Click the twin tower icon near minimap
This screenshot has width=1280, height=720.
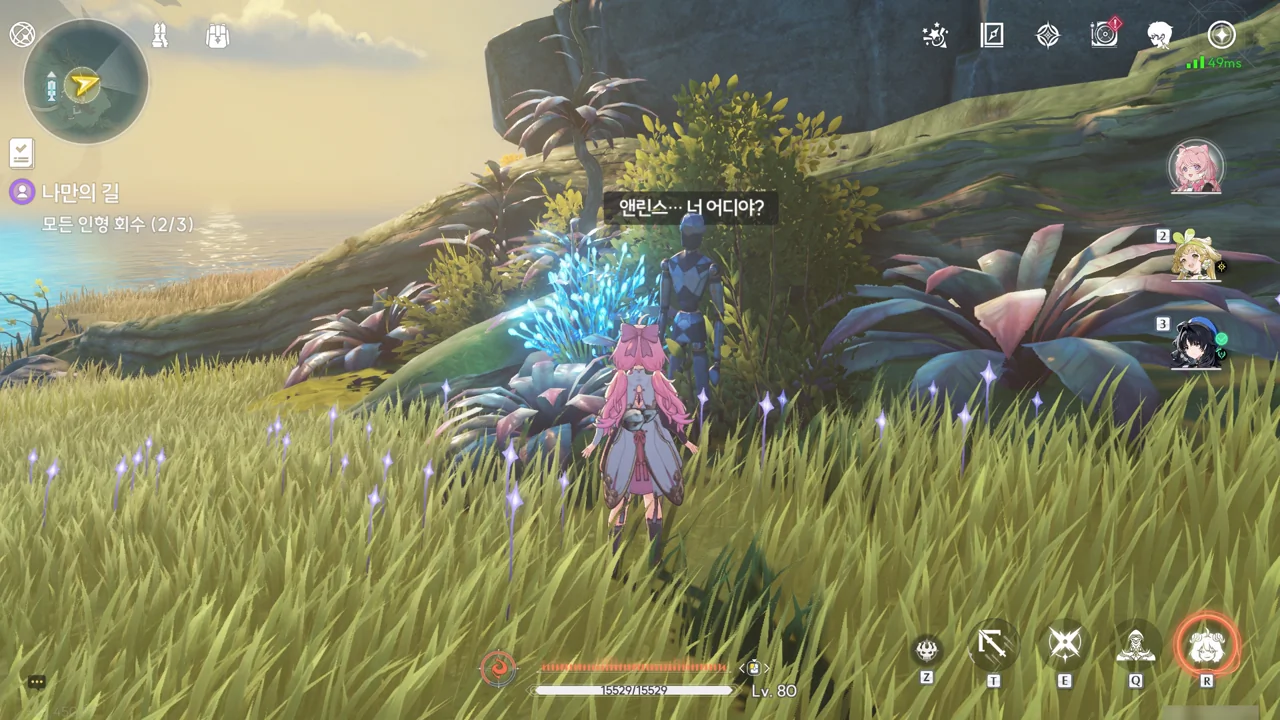(159, 36)
